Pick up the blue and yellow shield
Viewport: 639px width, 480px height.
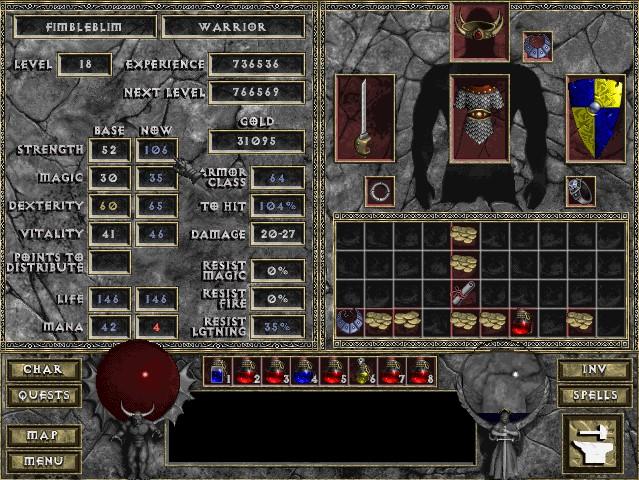595,117
